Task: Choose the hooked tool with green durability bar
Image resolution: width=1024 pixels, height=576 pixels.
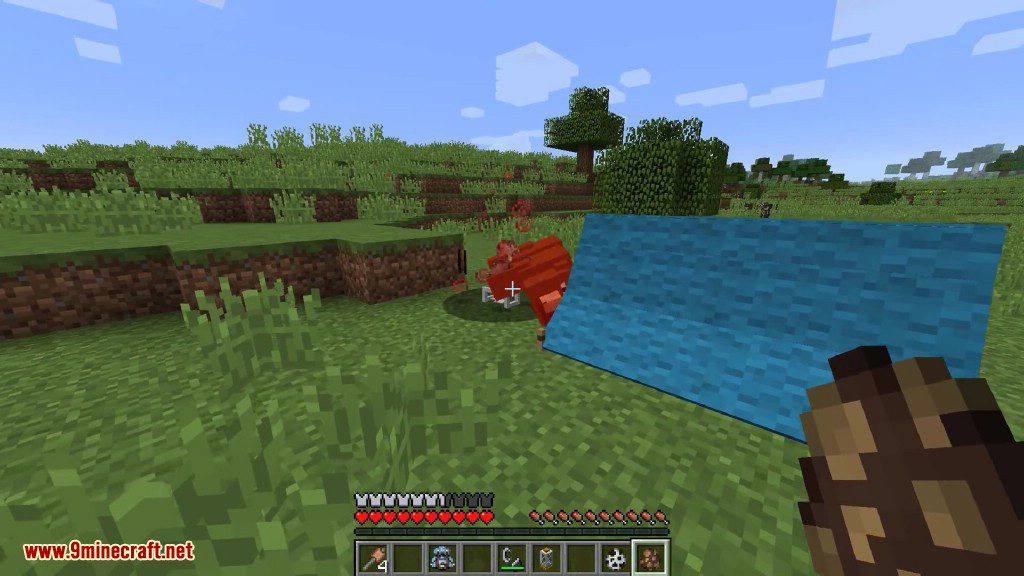Action: (x=511, y=558)
